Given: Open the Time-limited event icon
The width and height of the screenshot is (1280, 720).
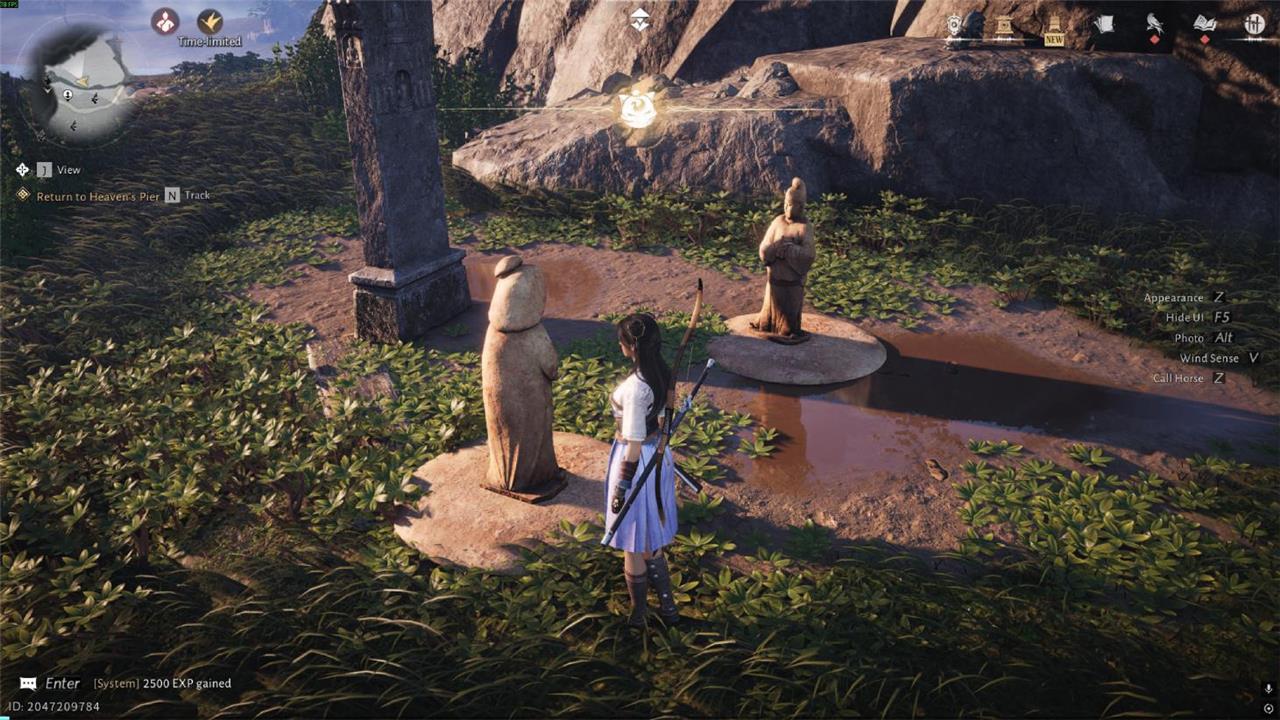Looking at the screenshot, I should coord(210,22).
